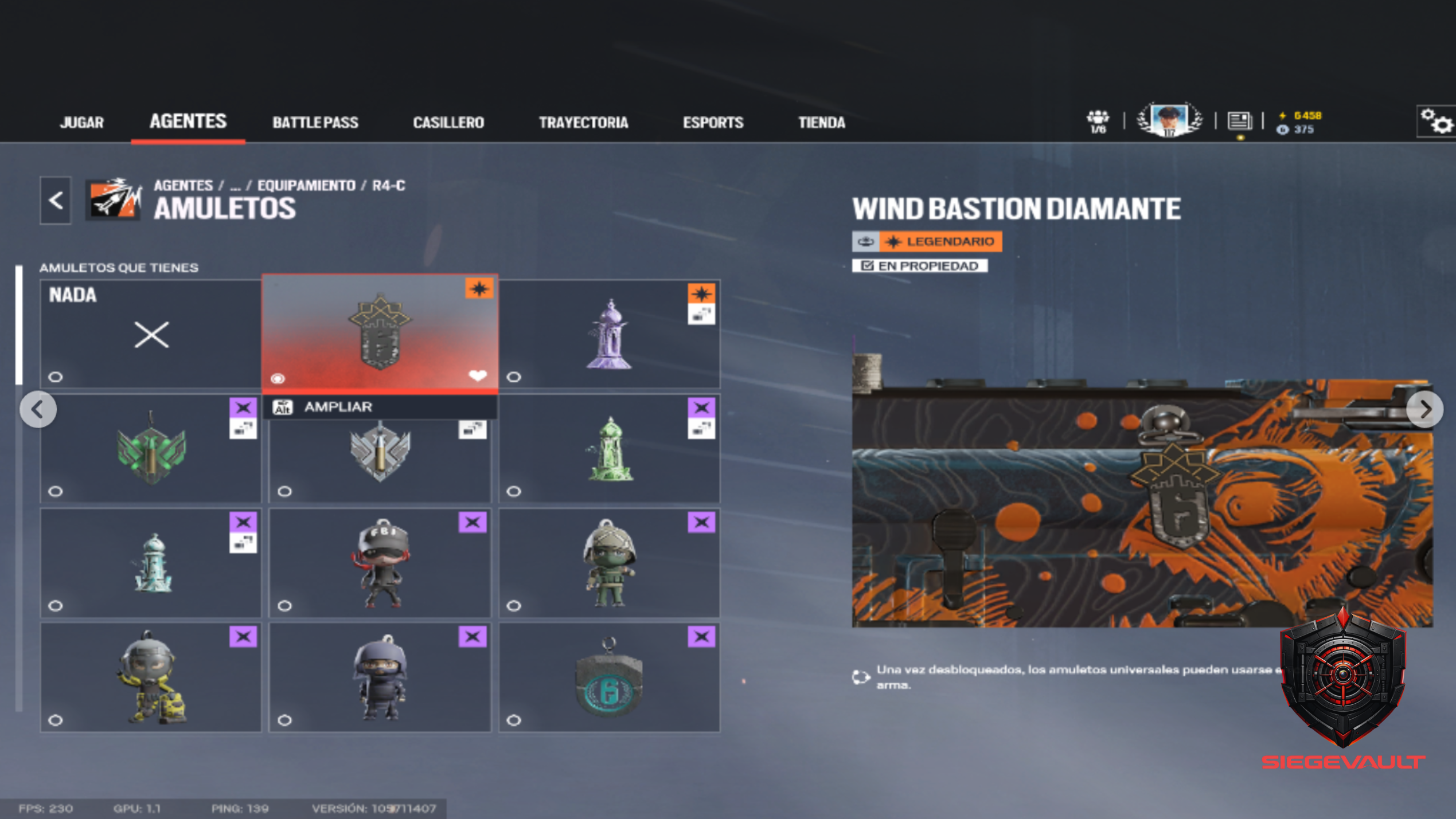Unfavorite the Wind Bastion Diamante charm heart
1456x819 pixels.
(478, 375)
